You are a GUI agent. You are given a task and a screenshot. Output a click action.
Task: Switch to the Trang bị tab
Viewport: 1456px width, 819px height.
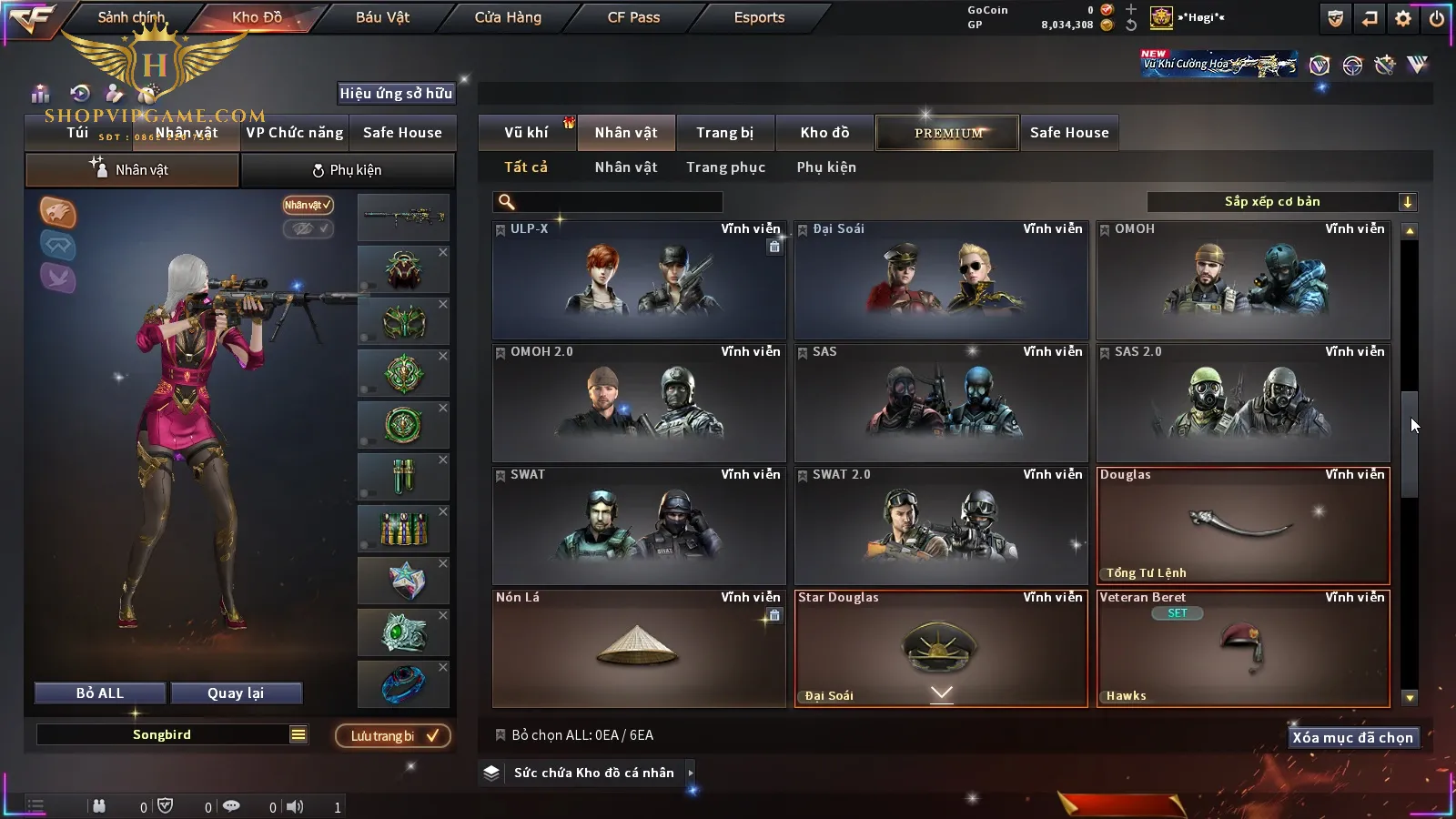click(x=724, y=133)
